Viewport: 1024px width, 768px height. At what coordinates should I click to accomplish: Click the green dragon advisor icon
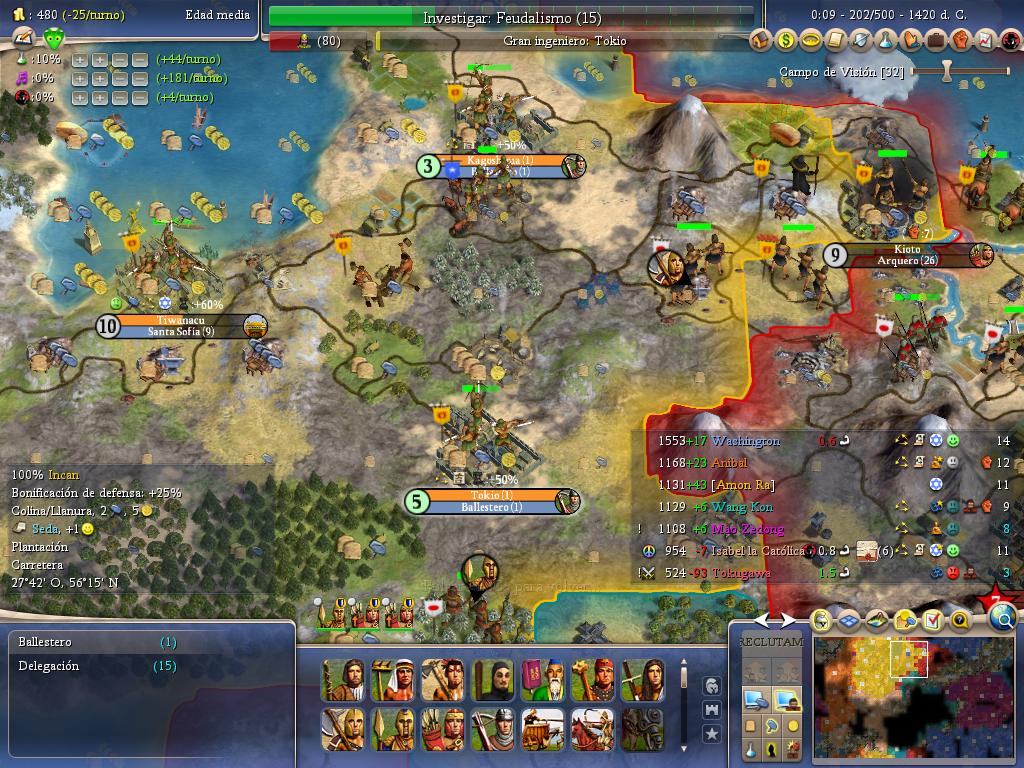pos(54,39)
